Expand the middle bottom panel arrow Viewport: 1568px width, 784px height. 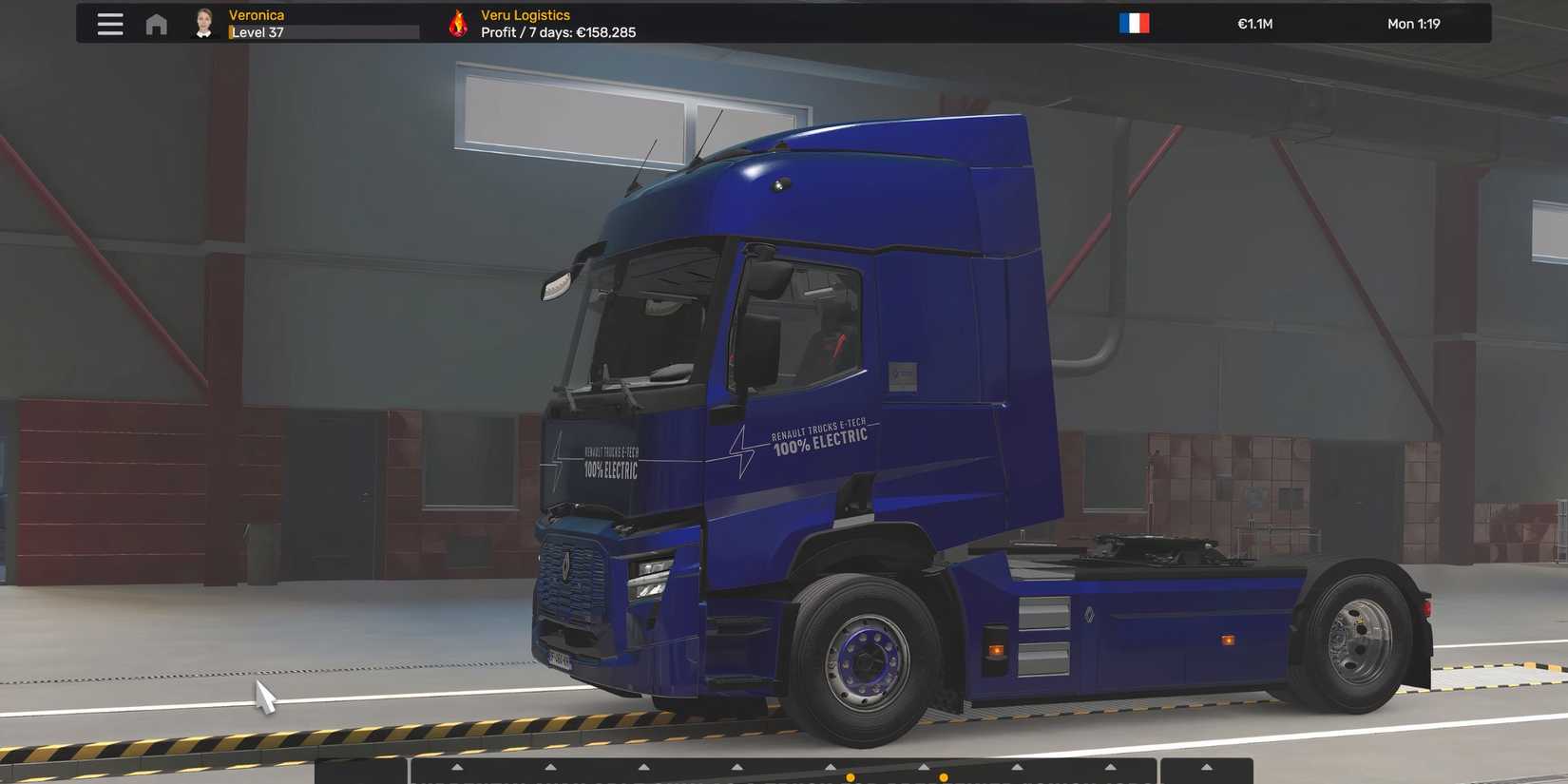tap(736, 766)
